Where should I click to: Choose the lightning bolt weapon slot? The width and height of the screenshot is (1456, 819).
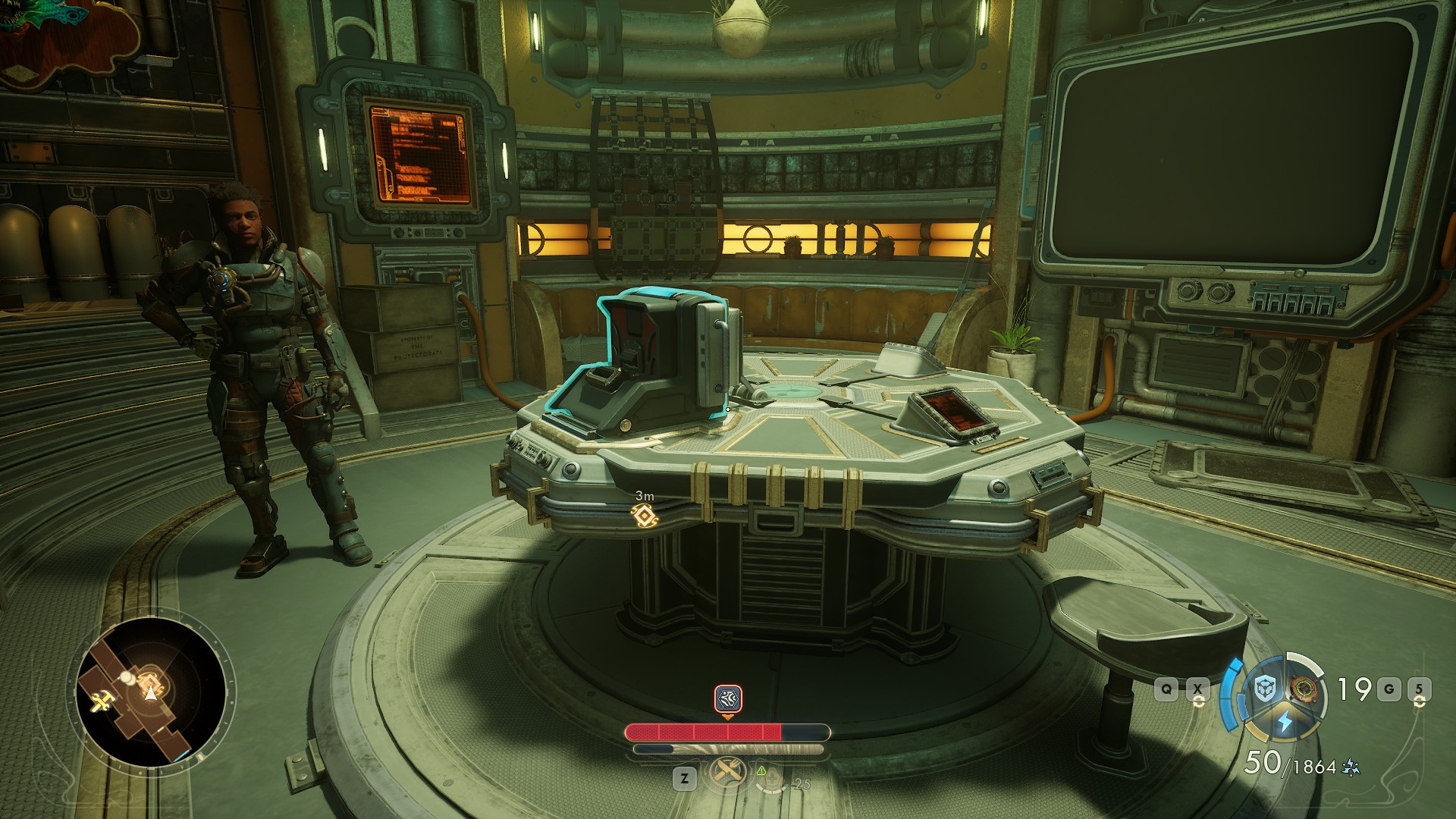coord(1285,721)
